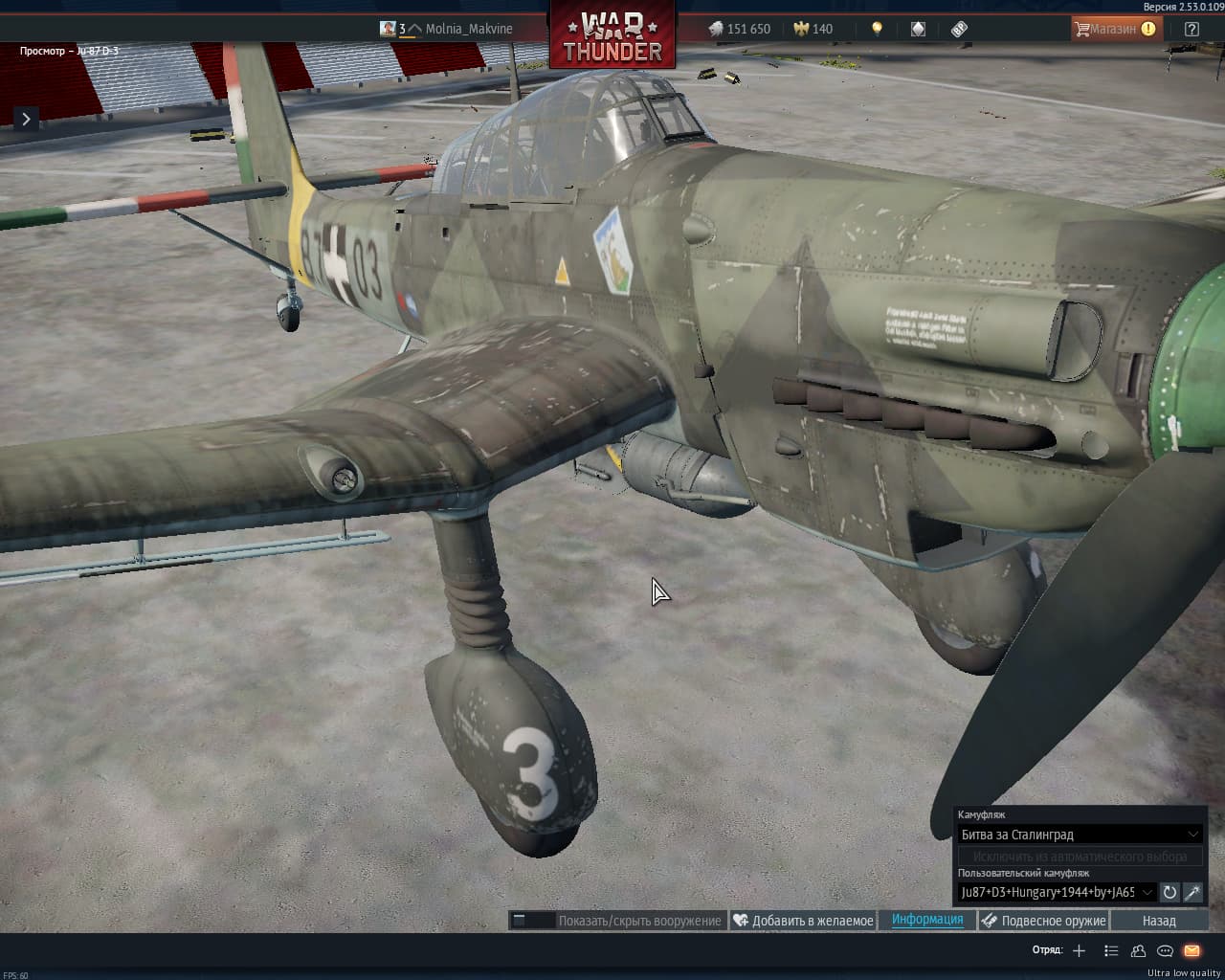Image resolution: width=1225 pixels, height=980 pixels.
Task: Open Подвесное оружие secondary weapons
Action: pos(1043,921)
